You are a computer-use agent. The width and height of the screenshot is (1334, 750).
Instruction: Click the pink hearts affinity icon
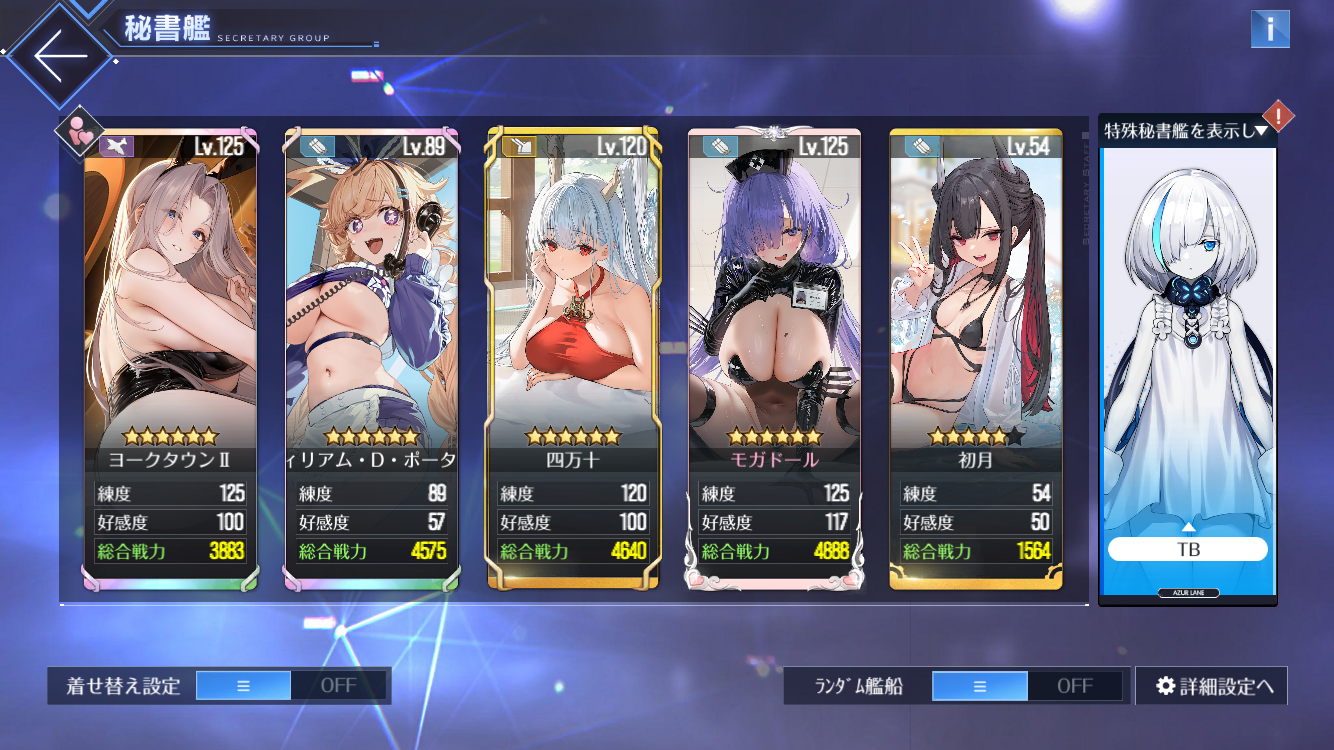click(80, 131)
